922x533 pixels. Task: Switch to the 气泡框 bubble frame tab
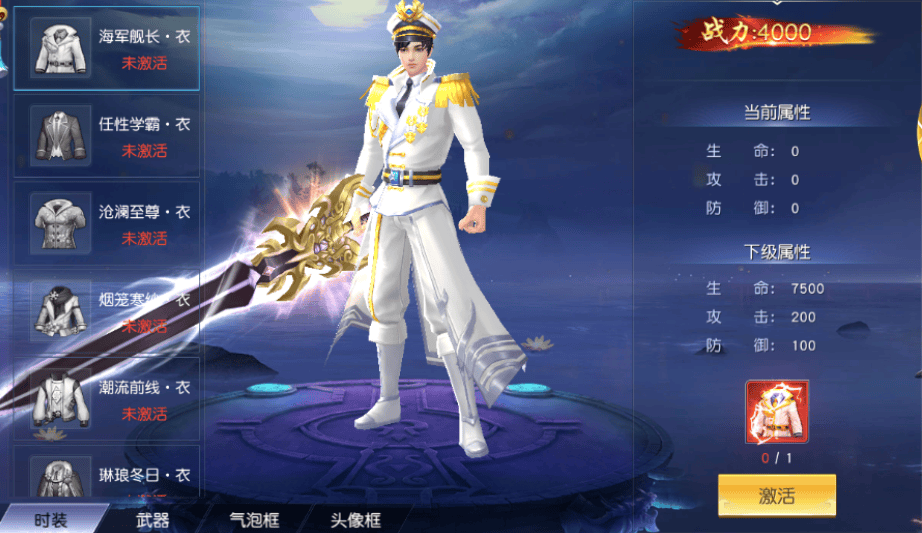(x=254, y=520)
